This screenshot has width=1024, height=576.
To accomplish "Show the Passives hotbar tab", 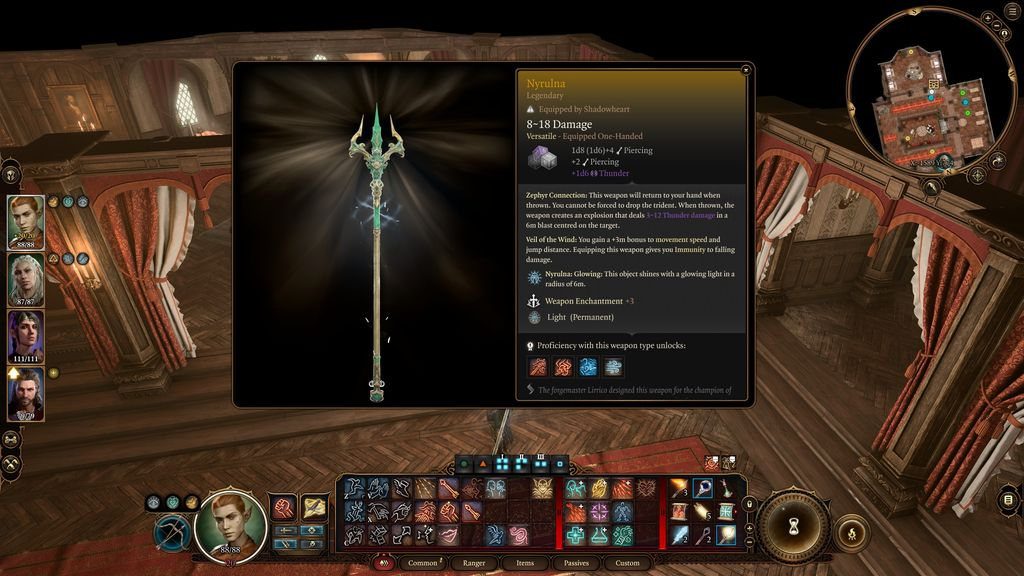I will coord(576,563).
